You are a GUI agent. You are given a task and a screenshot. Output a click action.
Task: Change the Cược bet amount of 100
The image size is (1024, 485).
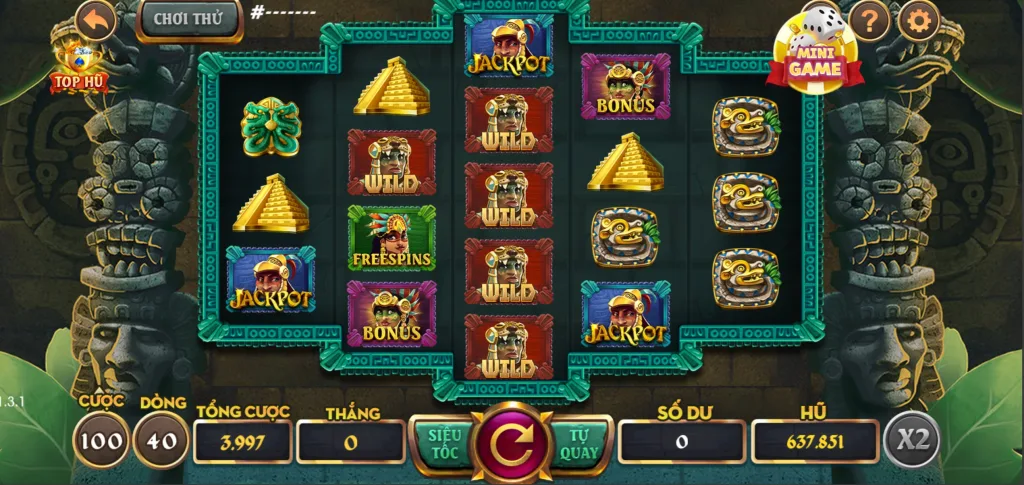101,441
